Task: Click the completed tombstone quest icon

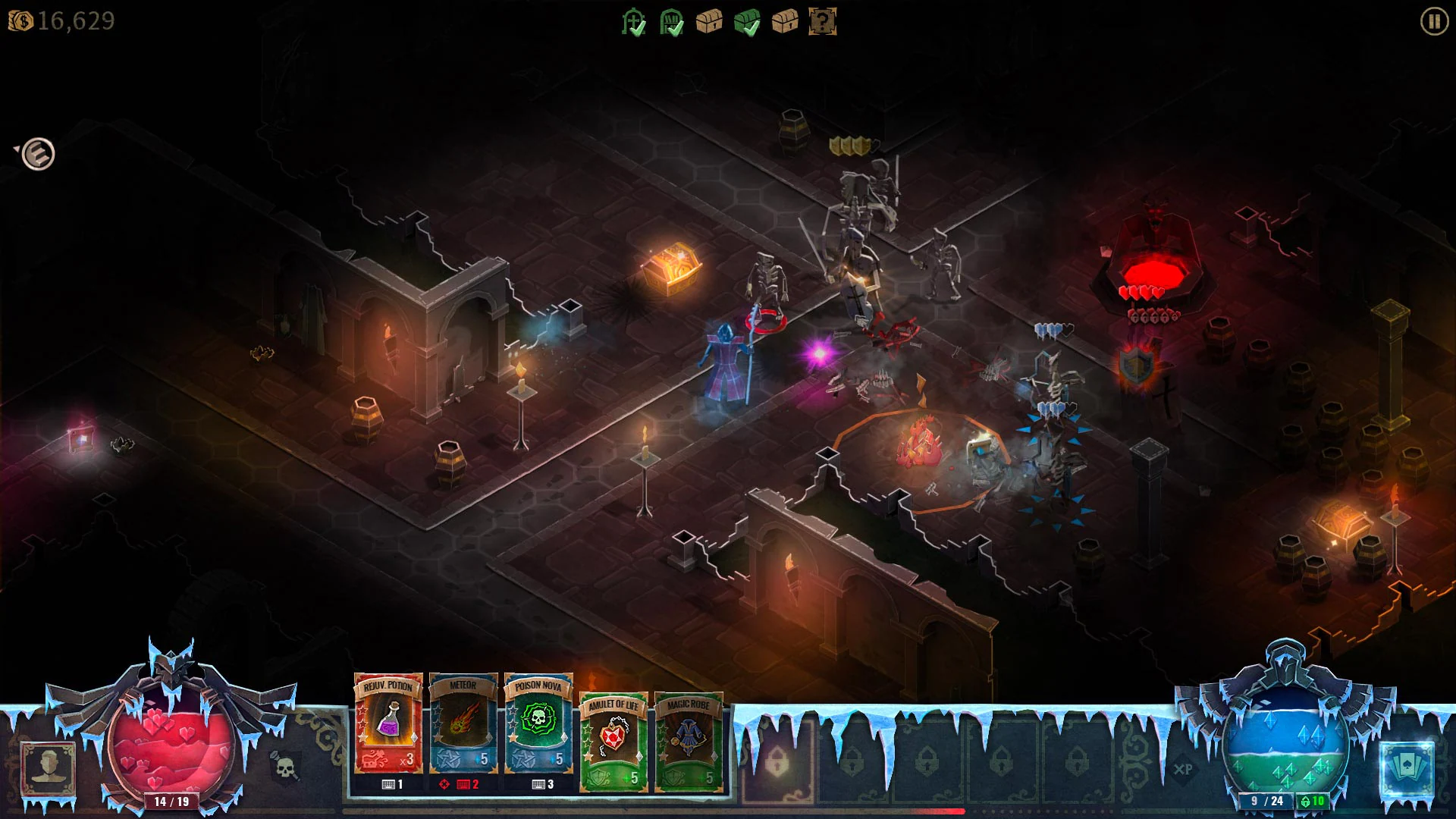Action: (634, 21)
